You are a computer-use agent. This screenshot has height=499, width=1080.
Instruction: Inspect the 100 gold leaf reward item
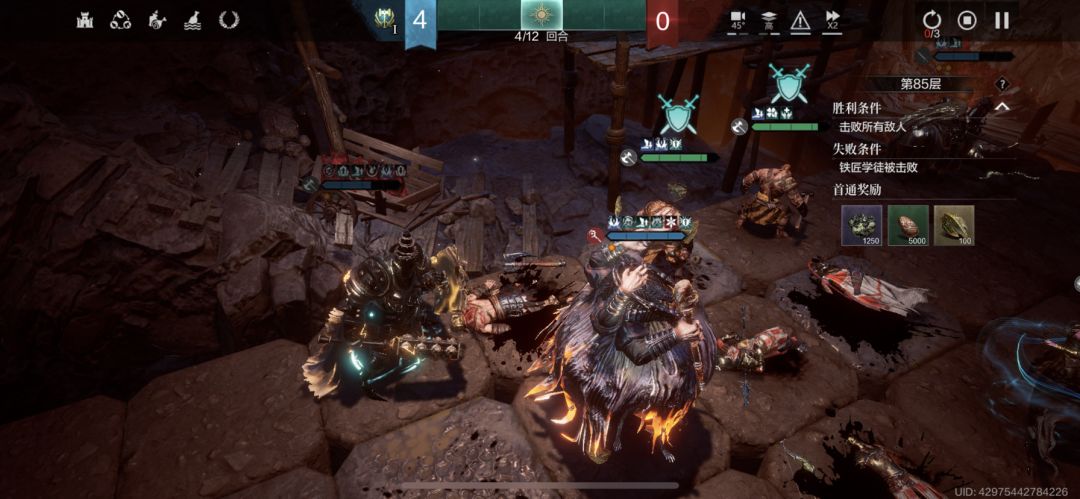(954, 225)
